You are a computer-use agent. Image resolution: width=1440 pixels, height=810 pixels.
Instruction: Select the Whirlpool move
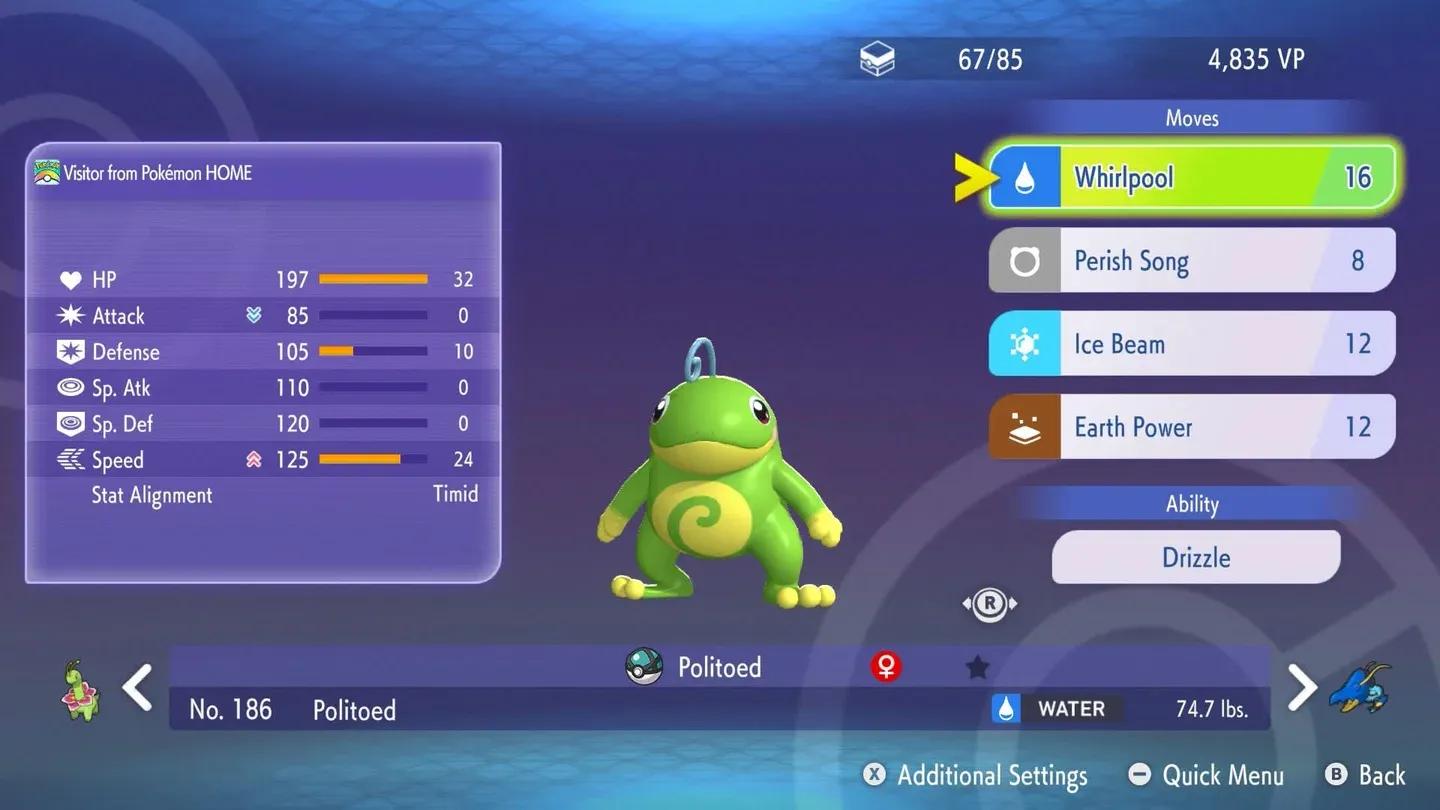tap(1192, 178)
